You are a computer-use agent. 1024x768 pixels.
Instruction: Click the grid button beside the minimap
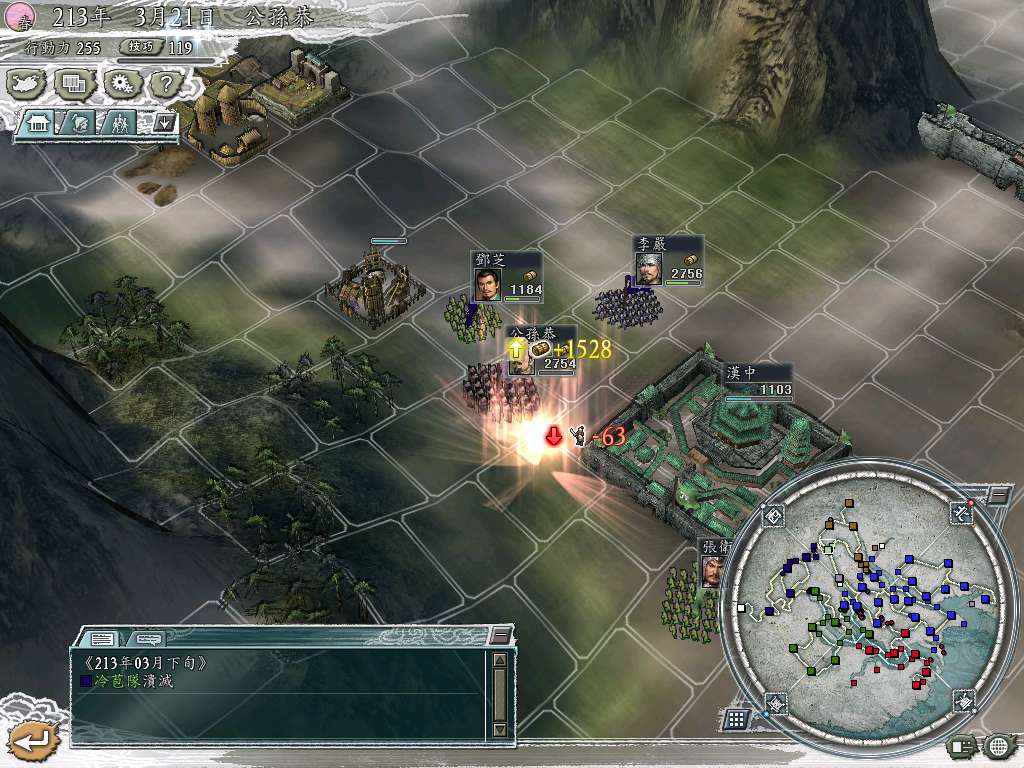tap(736, 718)
